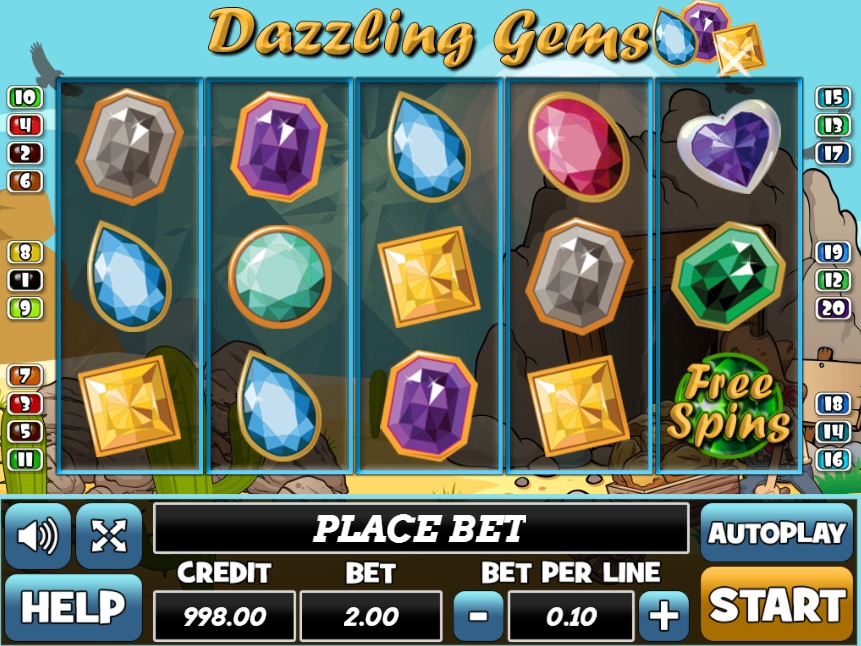
Task: Toggle the sound speaker button
Action: pos(38,536)
